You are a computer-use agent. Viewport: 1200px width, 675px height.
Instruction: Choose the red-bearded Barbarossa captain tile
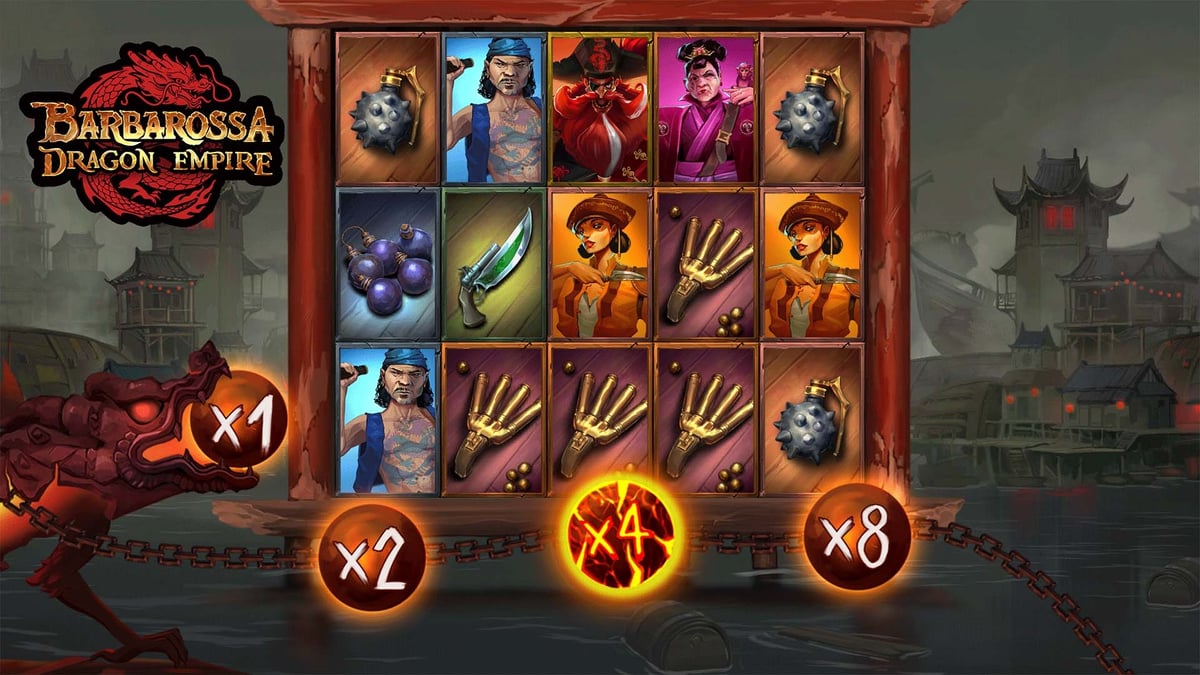[x=600, y=107]
